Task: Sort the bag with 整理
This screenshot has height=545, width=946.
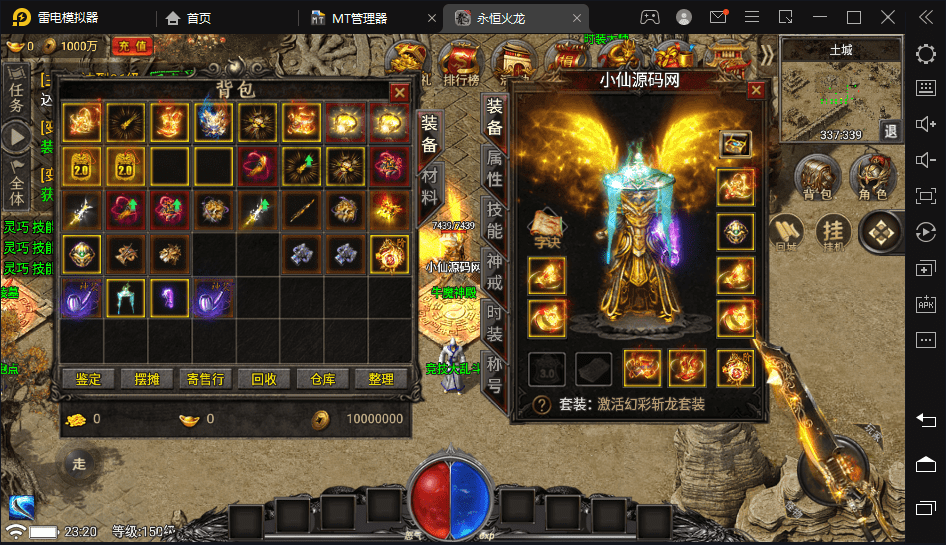Action: tap(381, 379)
